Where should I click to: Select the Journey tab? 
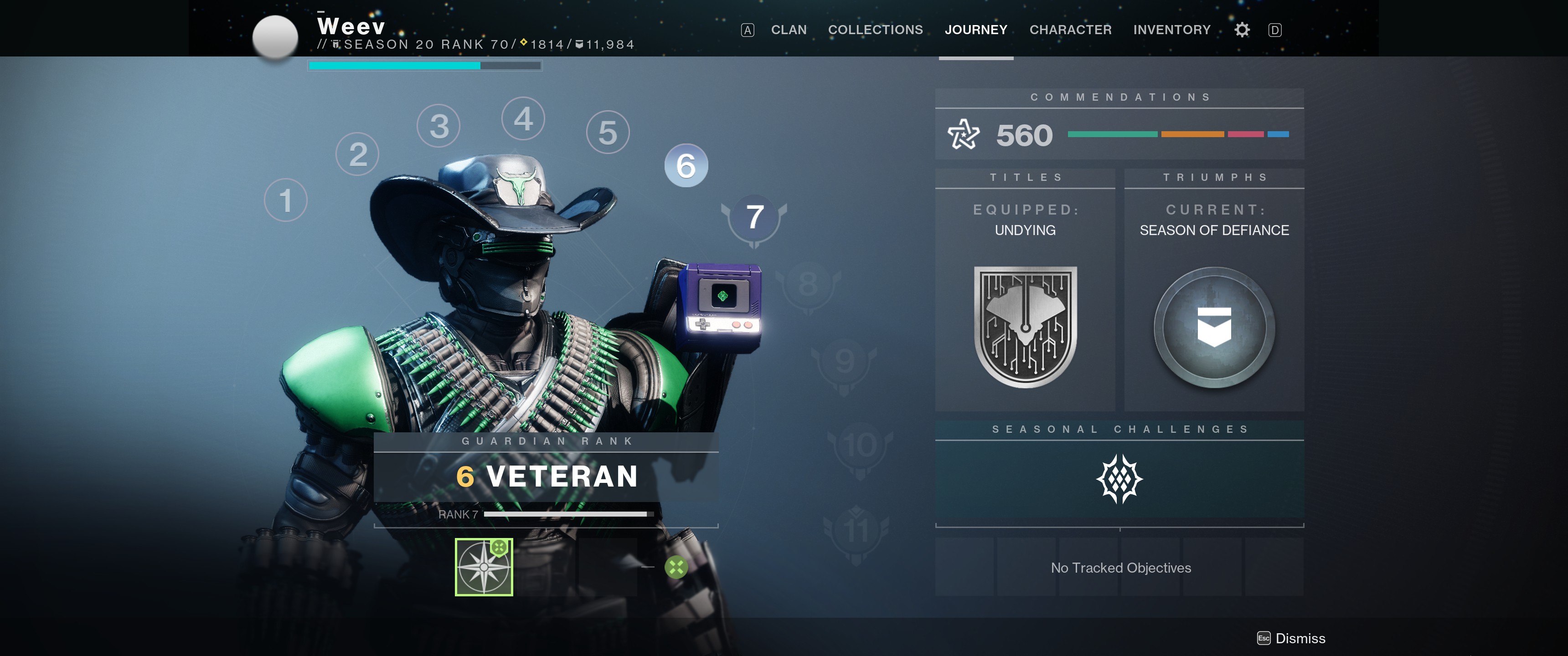click(x=975, y=30)
